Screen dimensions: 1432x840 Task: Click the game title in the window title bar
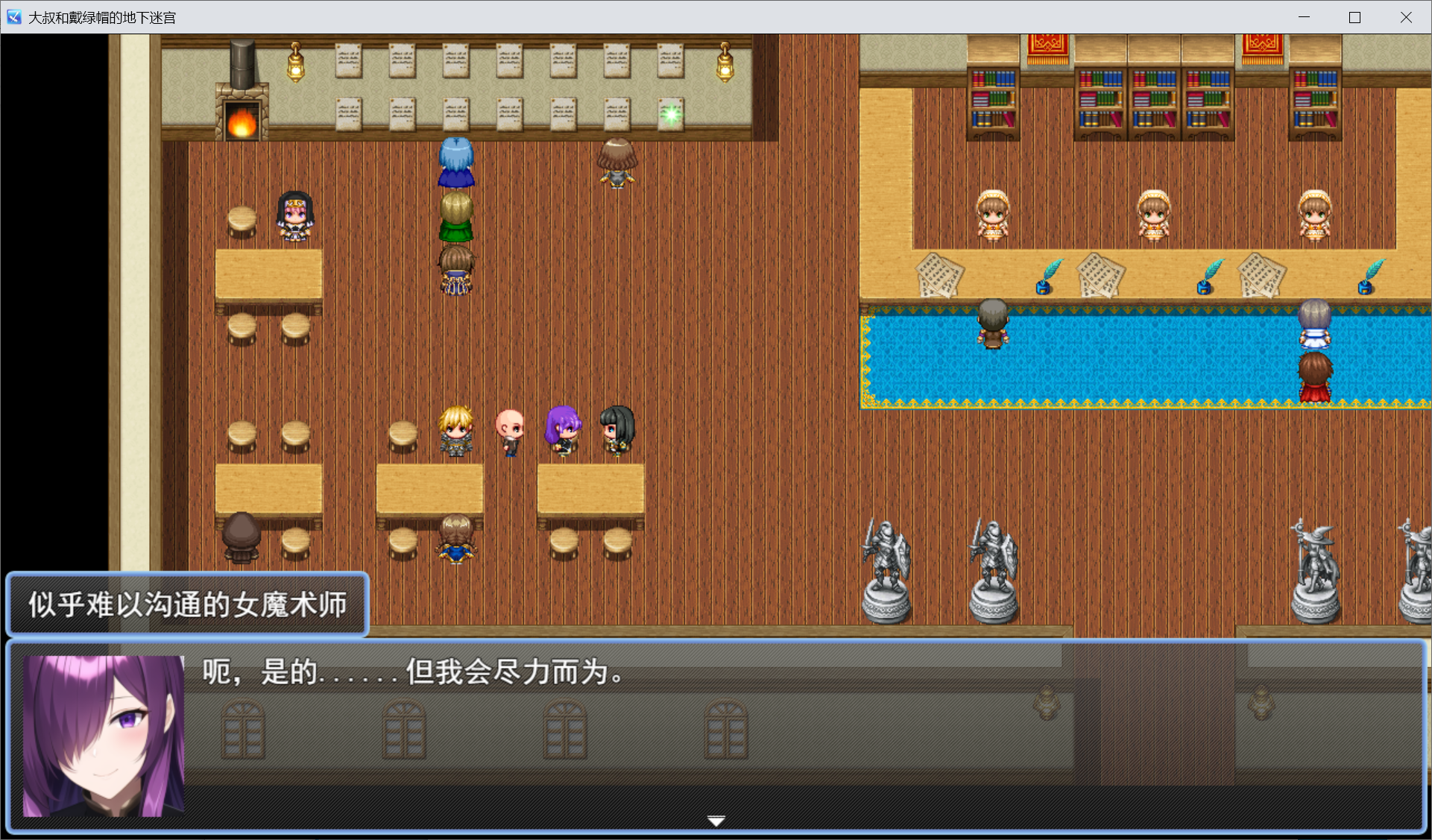[101, 16]
